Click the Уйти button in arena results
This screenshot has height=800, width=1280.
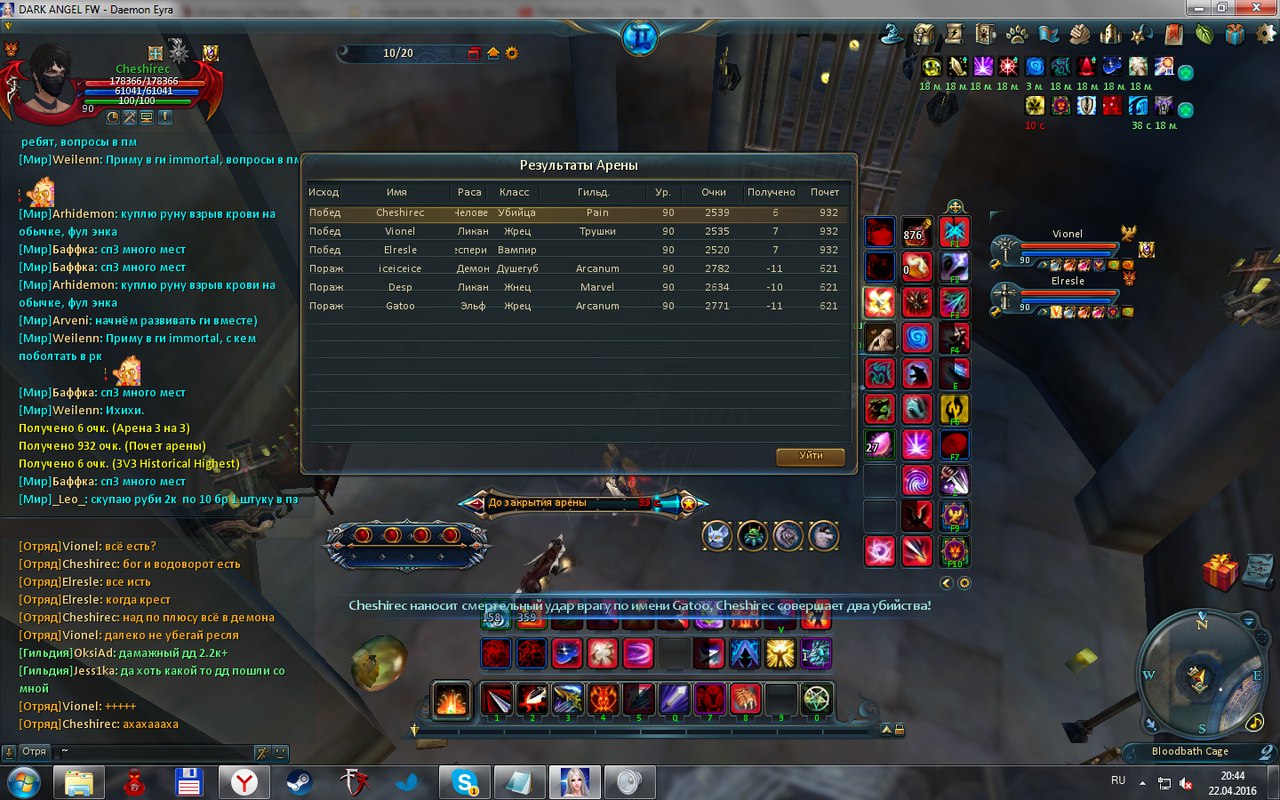click(810, 456)
